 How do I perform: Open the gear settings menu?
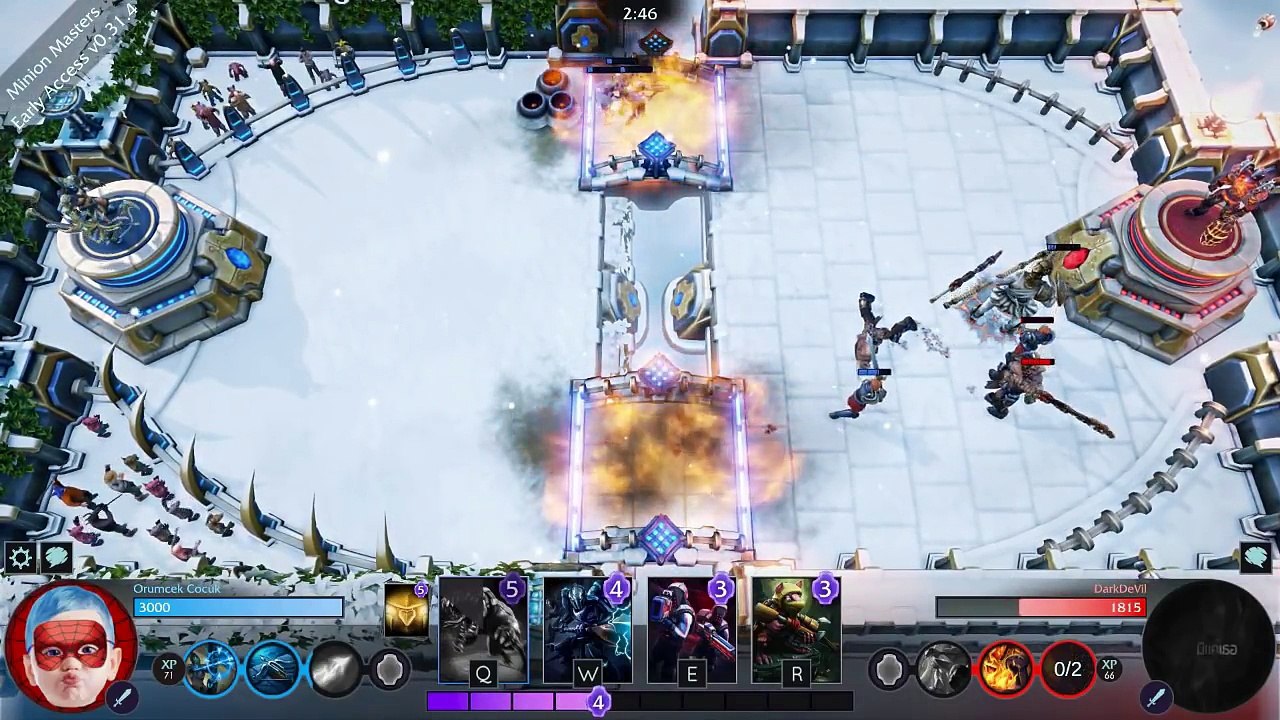point(20,558)
